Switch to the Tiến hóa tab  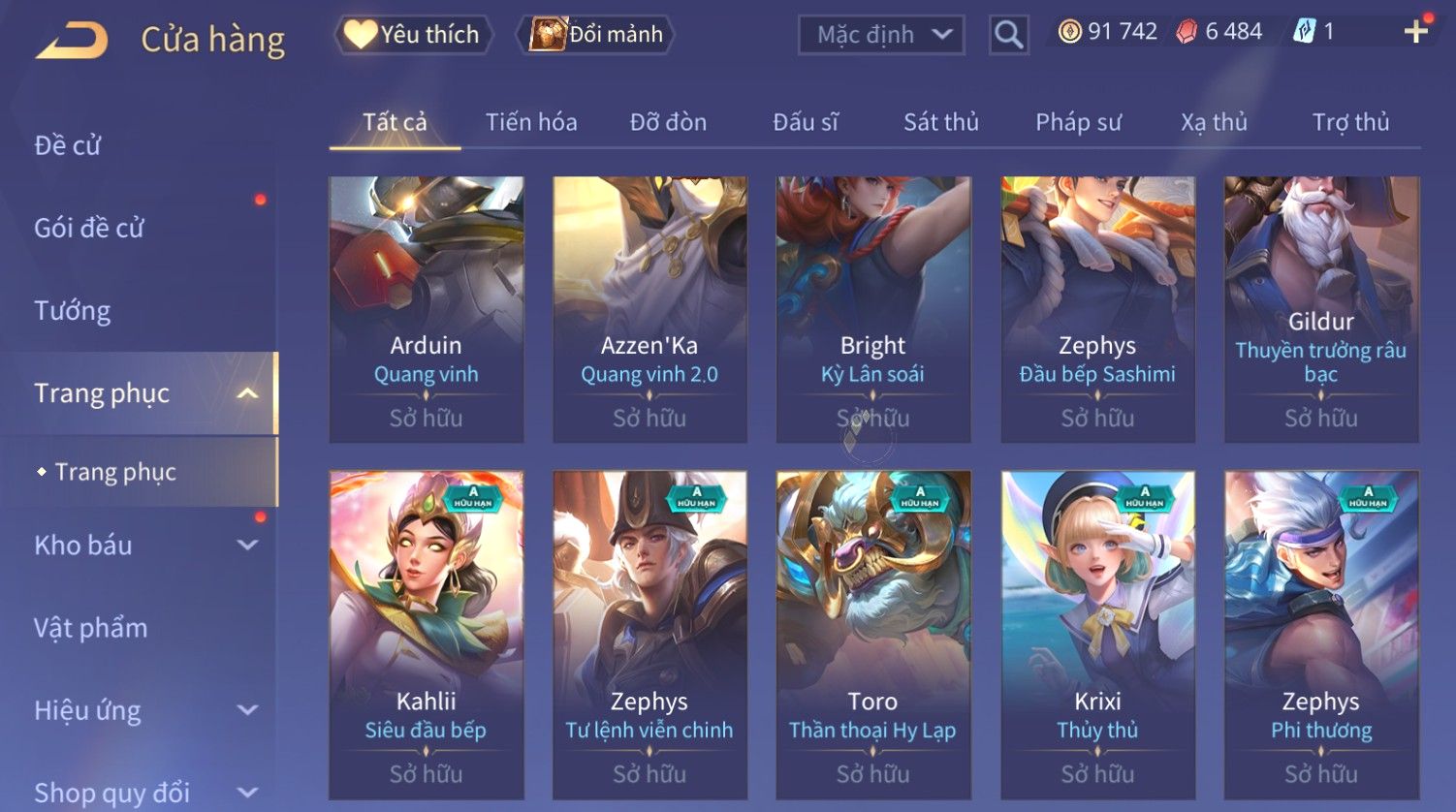point(531,122)
